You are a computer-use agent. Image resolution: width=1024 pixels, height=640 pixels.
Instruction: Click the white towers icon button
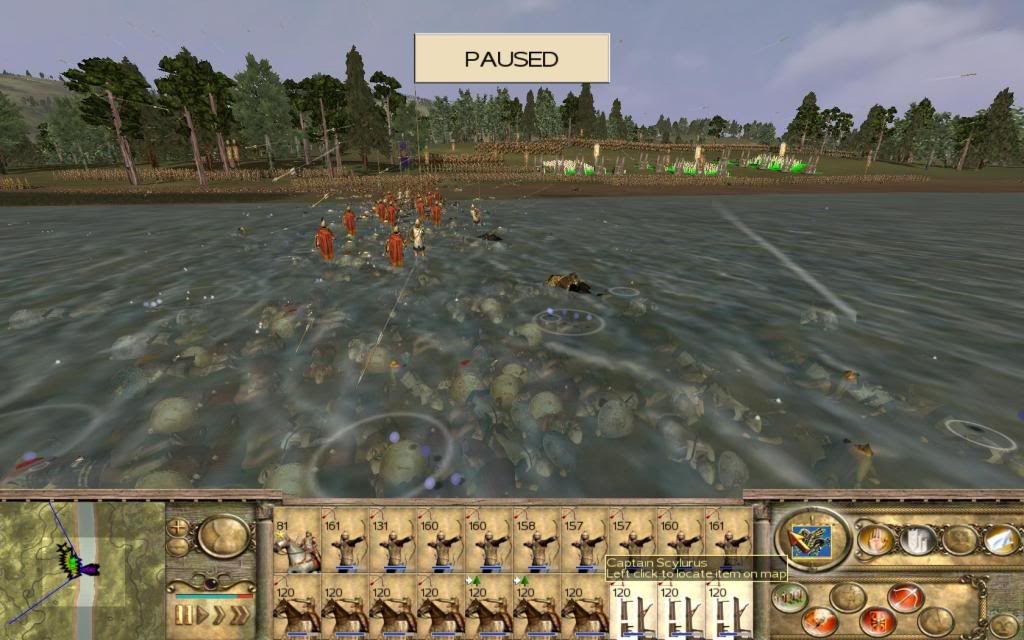click(x=916, y=540)
